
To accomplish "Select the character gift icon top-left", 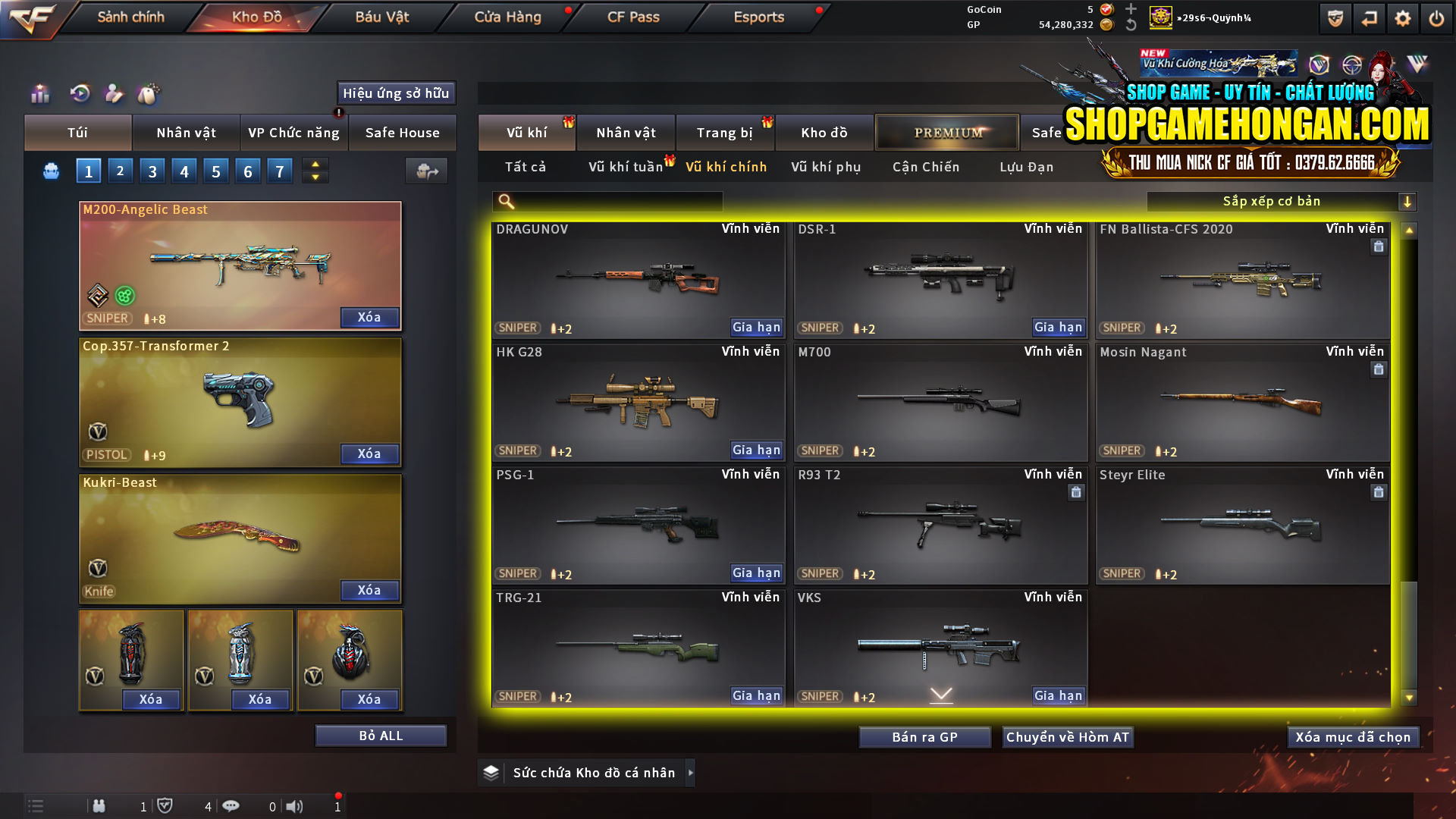I will 114,94.
